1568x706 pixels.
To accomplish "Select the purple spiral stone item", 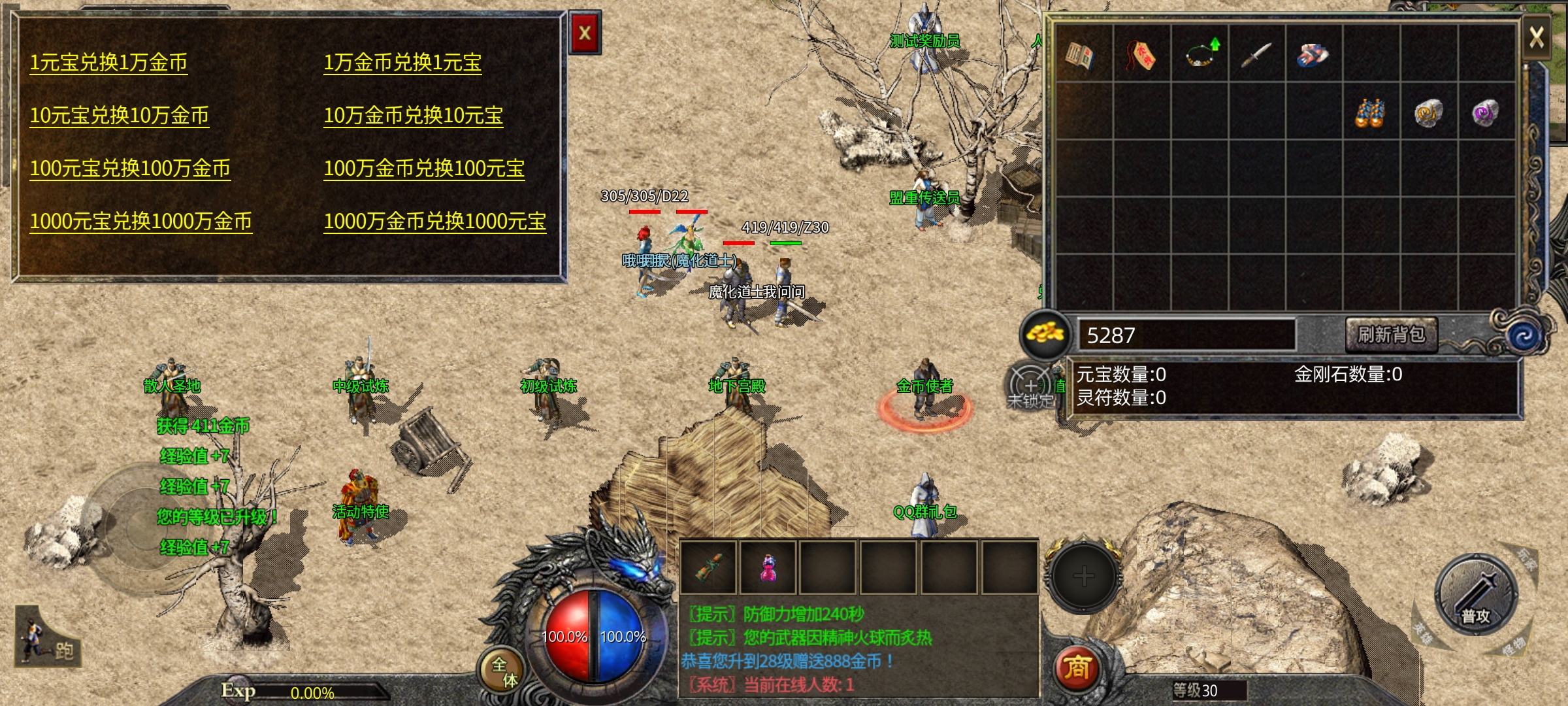I will (x=1485, y=112).
